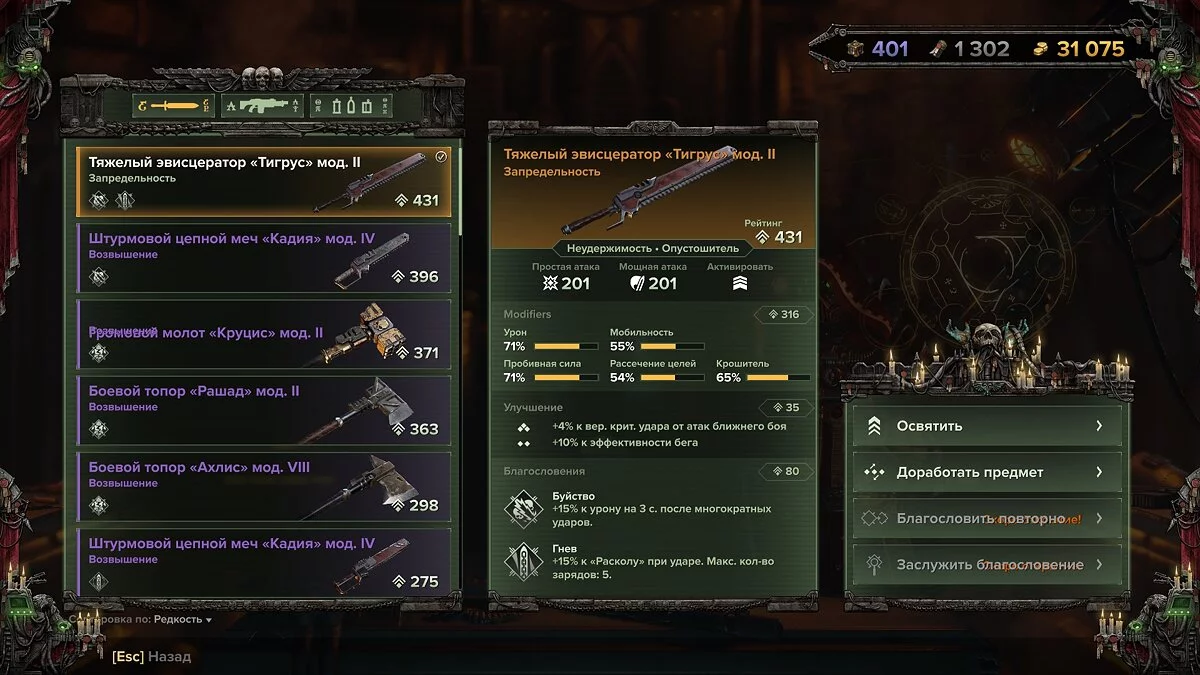Choose Доработать предмет
This screenshot has width=1200, height=675.
coord(987,472)
